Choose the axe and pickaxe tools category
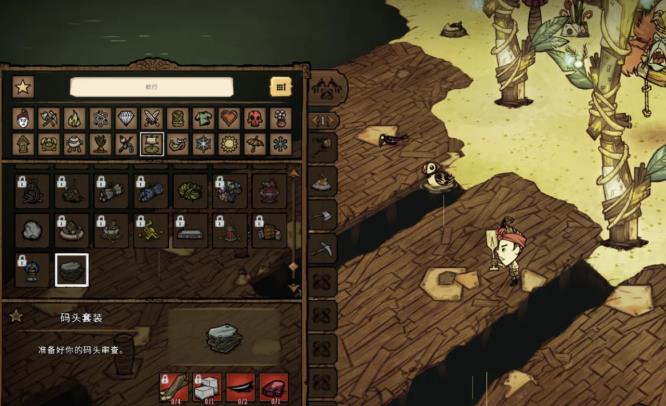 click(48, 119)
